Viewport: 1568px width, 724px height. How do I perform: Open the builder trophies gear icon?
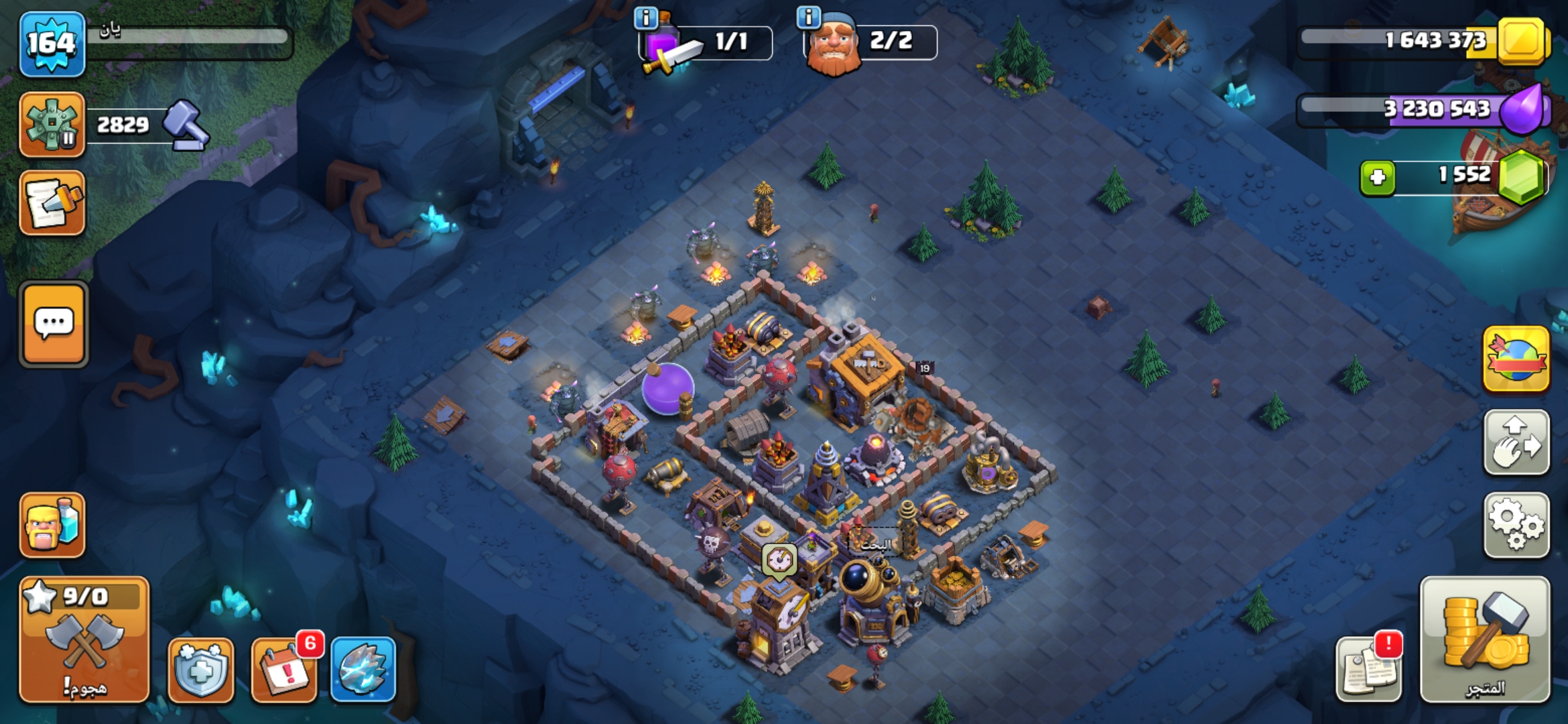[x=52, y=125]
